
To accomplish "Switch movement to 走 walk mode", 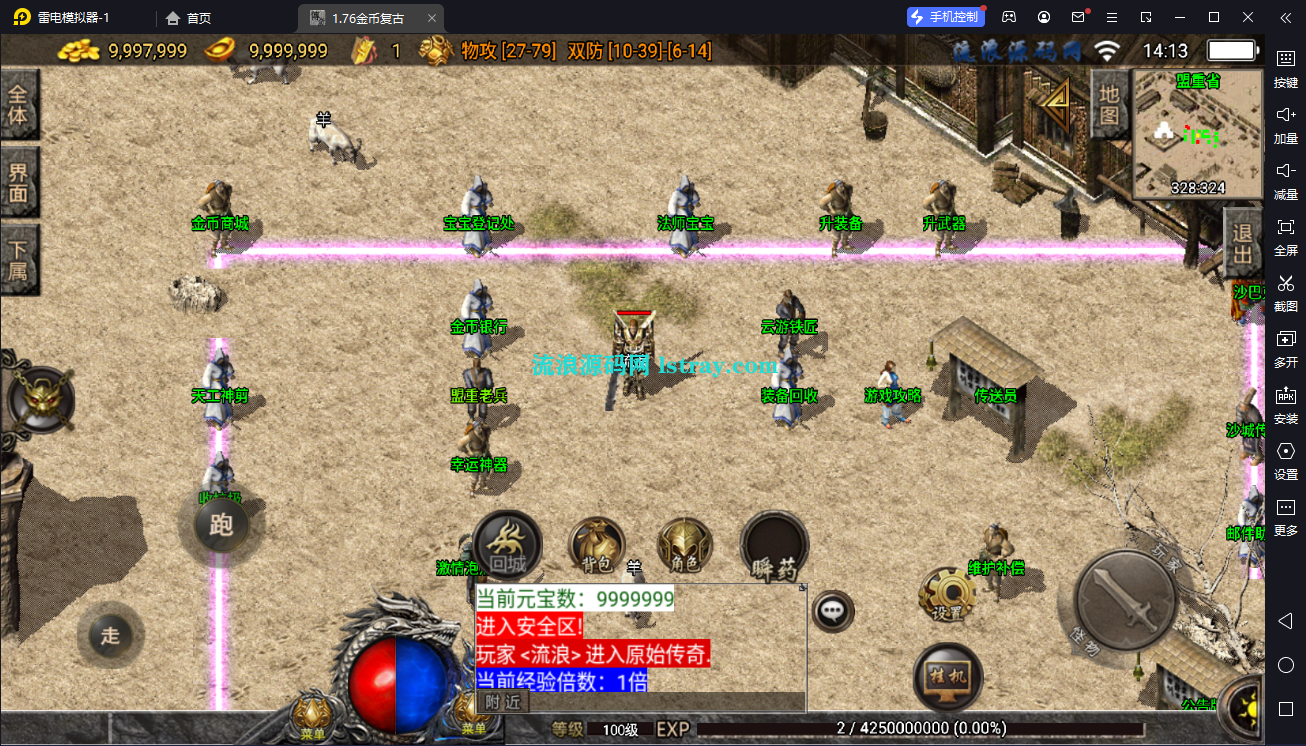I will click(109, 635).
